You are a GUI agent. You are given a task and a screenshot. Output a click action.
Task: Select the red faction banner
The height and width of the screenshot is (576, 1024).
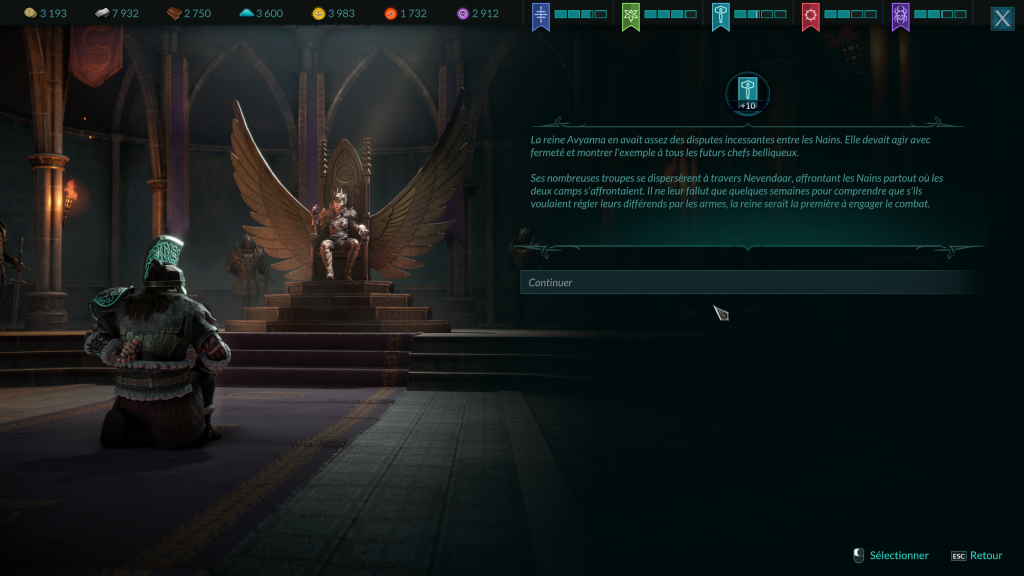pos(811,16)
